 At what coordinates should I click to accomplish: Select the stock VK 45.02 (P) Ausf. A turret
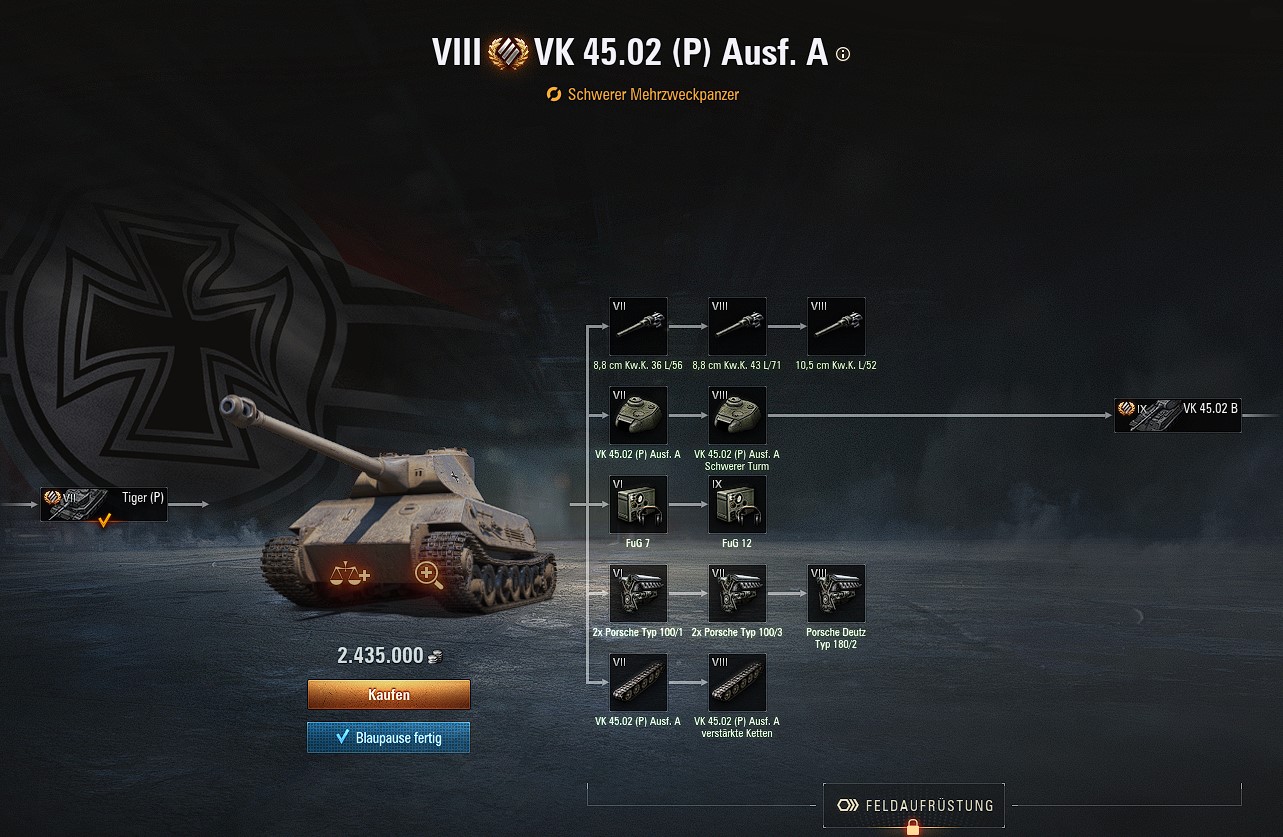click(x=638, y=414)
